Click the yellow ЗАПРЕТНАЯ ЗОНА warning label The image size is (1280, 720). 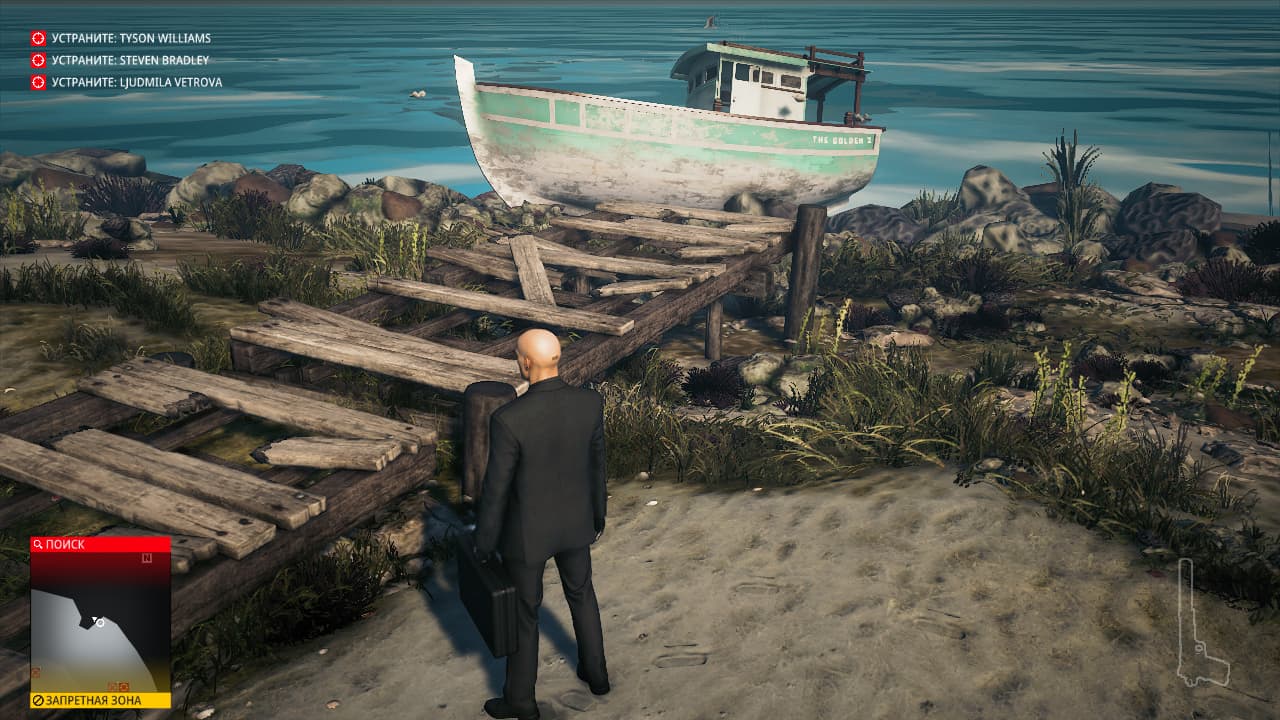pyautogui.click(x=100, y=700)
